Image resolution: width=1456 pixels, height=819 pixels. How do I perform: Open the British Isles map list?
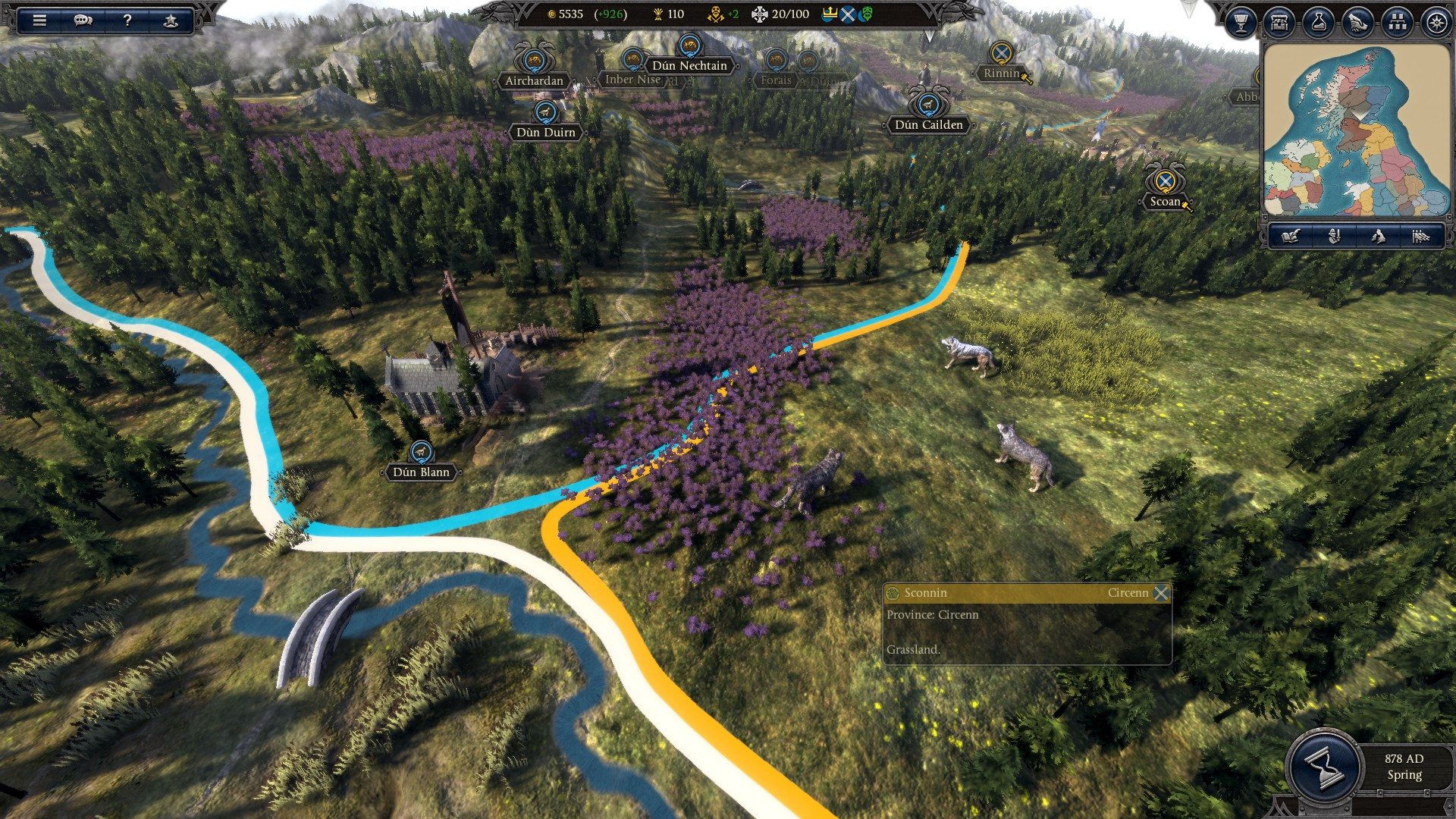pos(1377,237)
